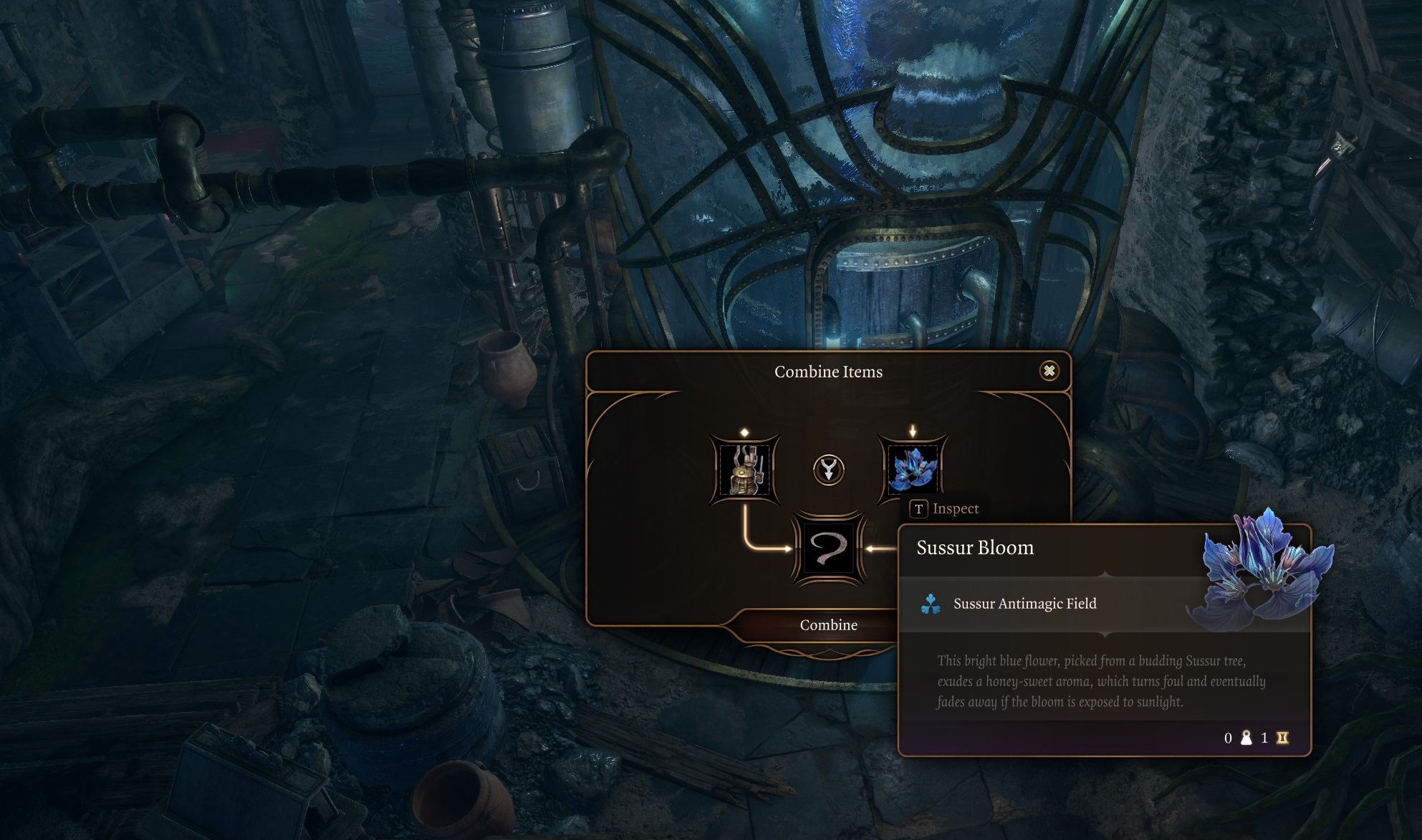Close the Combine Items window
The width and height of the screenshot is (1422, 840).
click(1049, 371)
